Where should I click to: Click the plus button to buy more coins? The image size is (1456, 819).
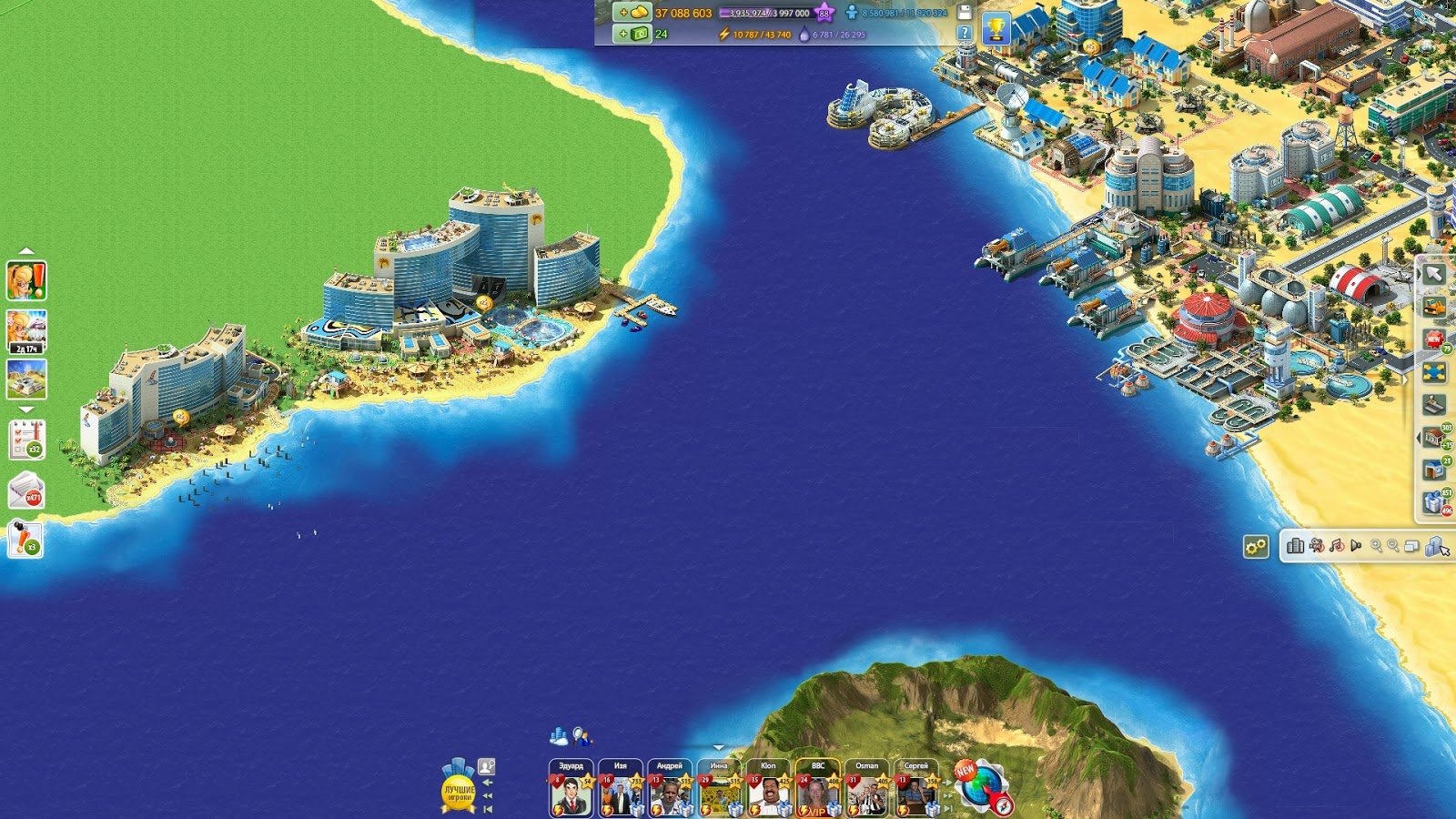623,13
